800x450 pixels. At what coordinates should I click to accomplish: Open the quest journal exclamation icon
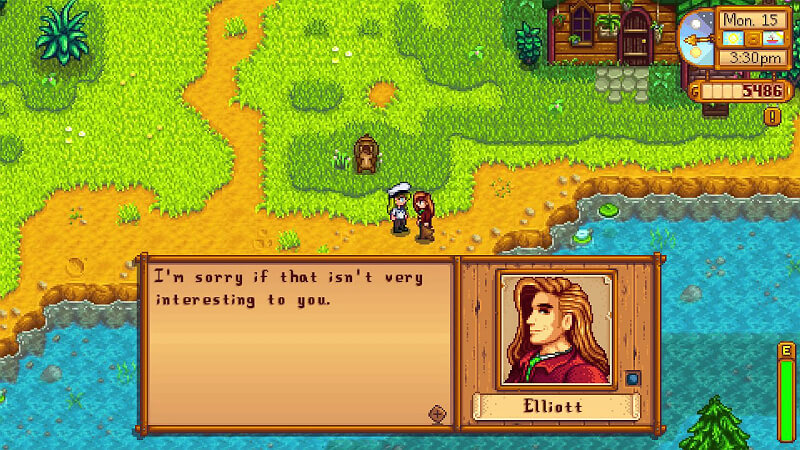click(x=772, y=117)
